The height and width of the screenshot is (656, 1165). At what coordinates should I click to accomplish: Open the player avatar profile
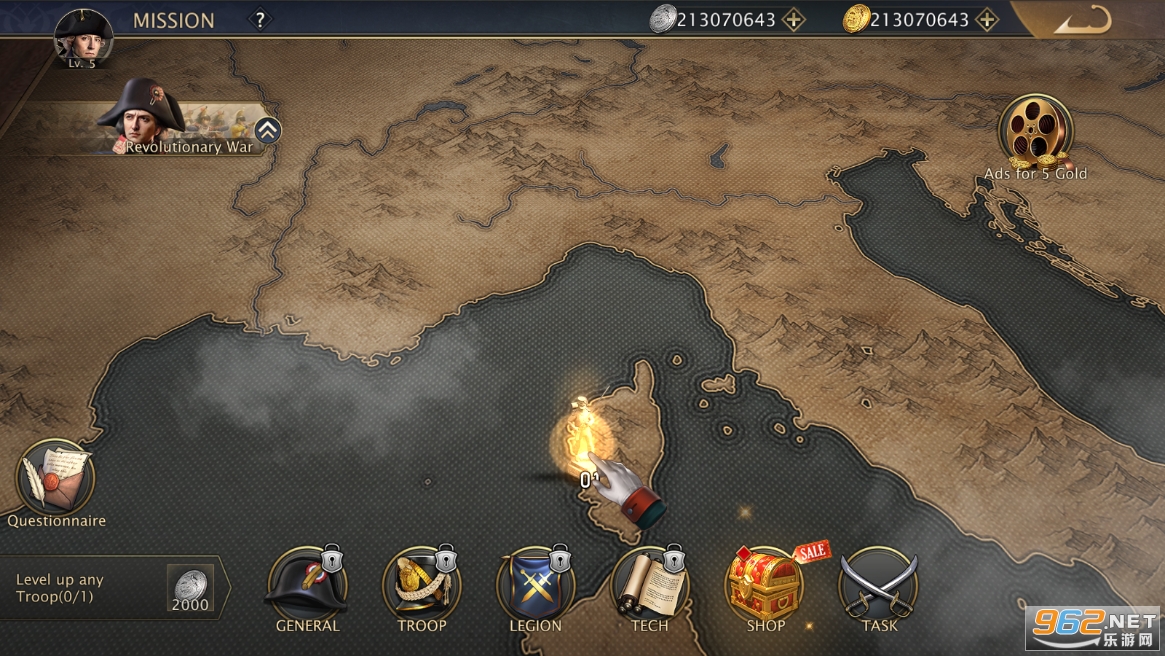point(83,37)
